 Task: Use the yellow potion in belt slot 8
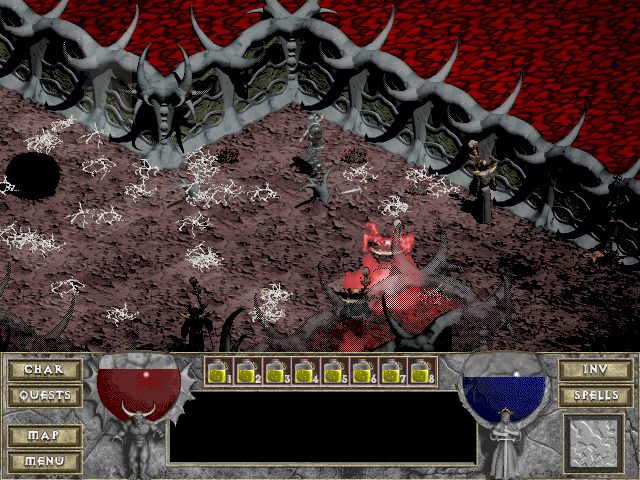(x=421, y=372)
